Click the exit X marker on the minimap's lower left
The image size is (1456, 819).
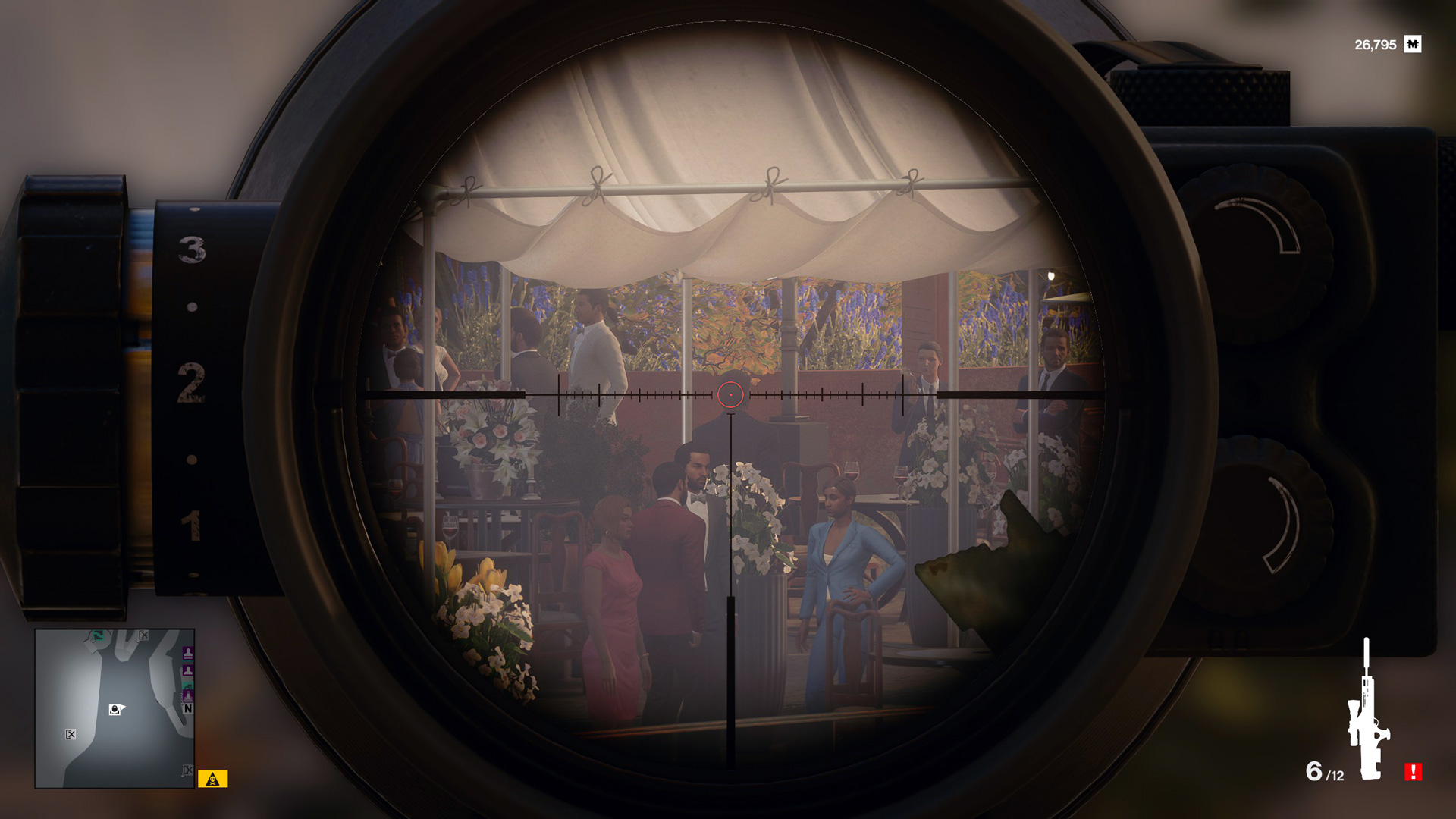(x=71, y=733)
